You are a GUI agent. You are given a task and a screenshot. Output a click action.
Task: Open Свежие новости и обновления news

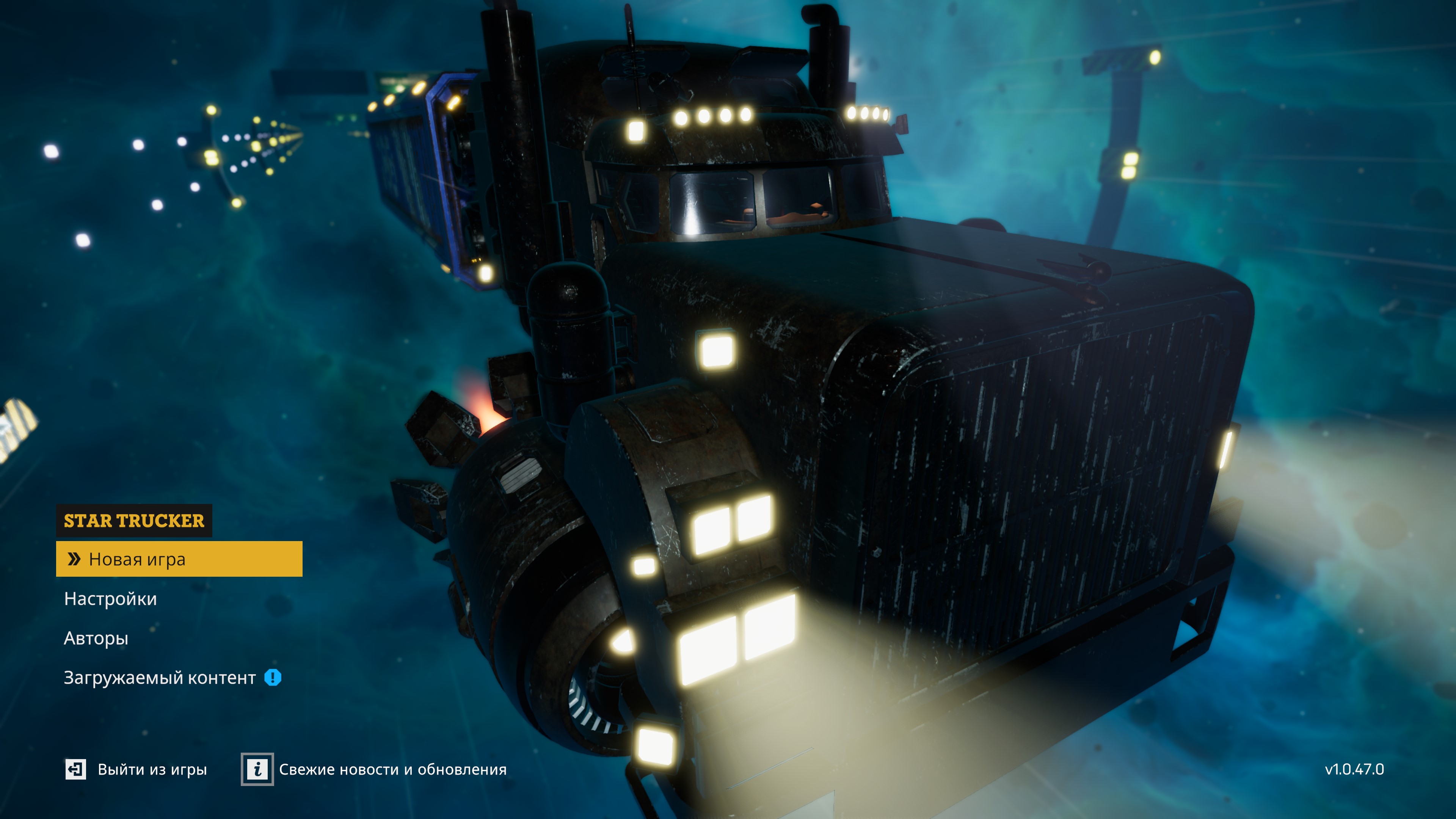tap(374, 769)
